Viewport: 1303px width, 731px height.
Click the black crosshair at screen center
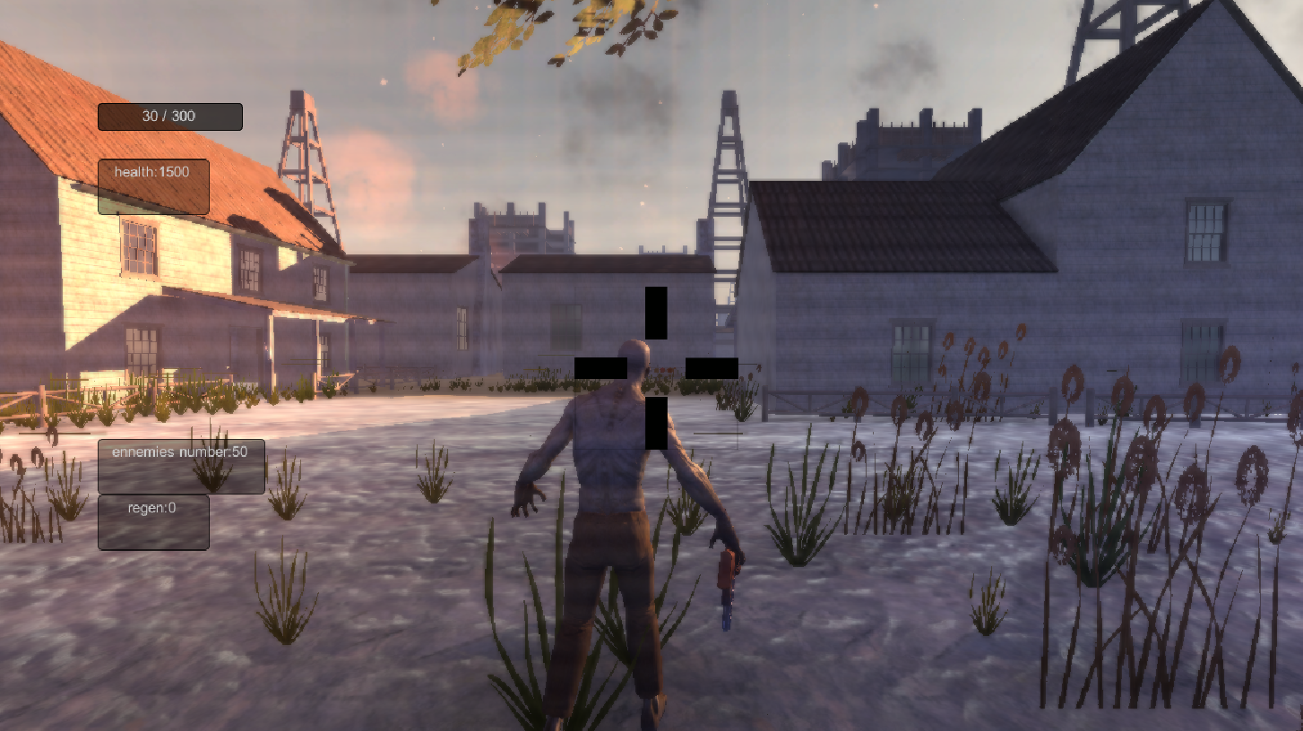[655, 365]
